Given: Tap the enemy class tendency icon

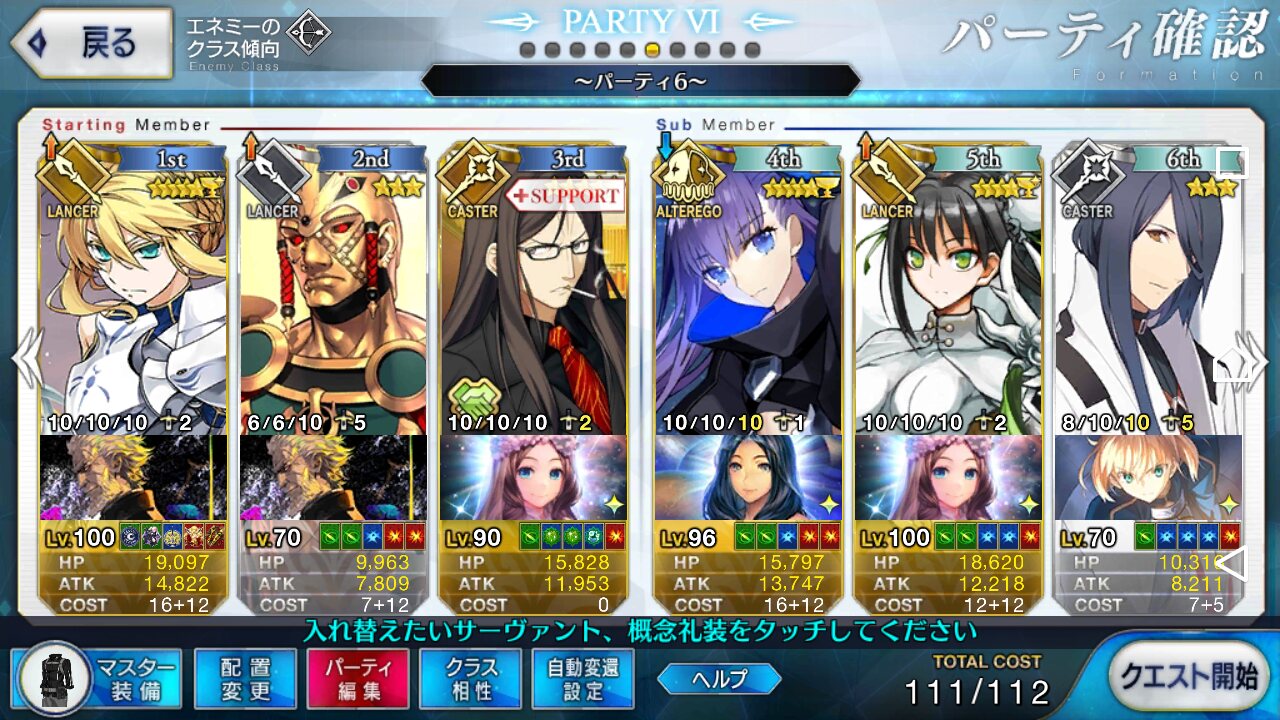Looking at the screenshot, I should tap(308, 35).
